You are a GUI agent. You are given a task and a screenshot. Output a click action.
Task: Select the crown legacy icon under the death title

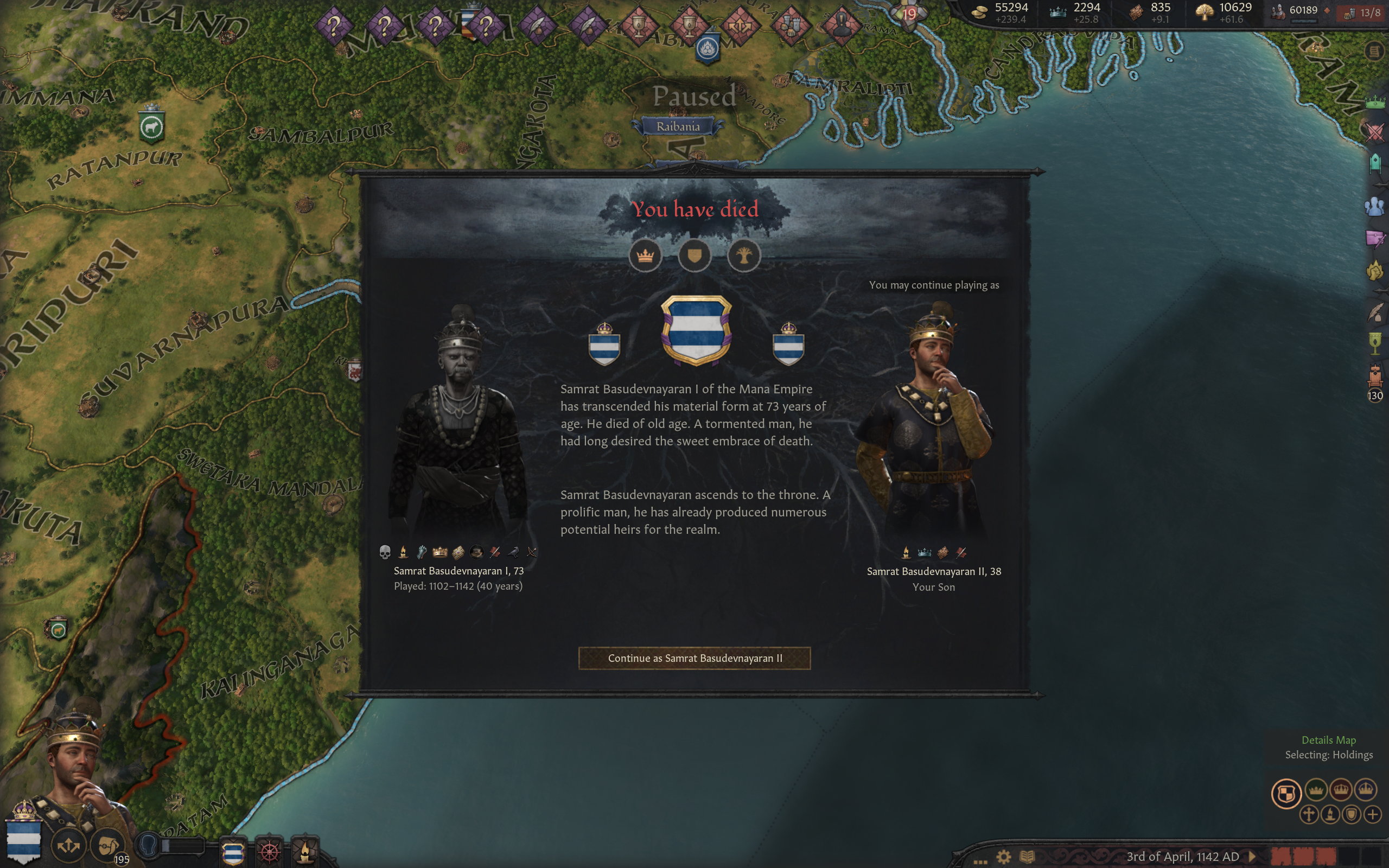(x=645, y=256)
